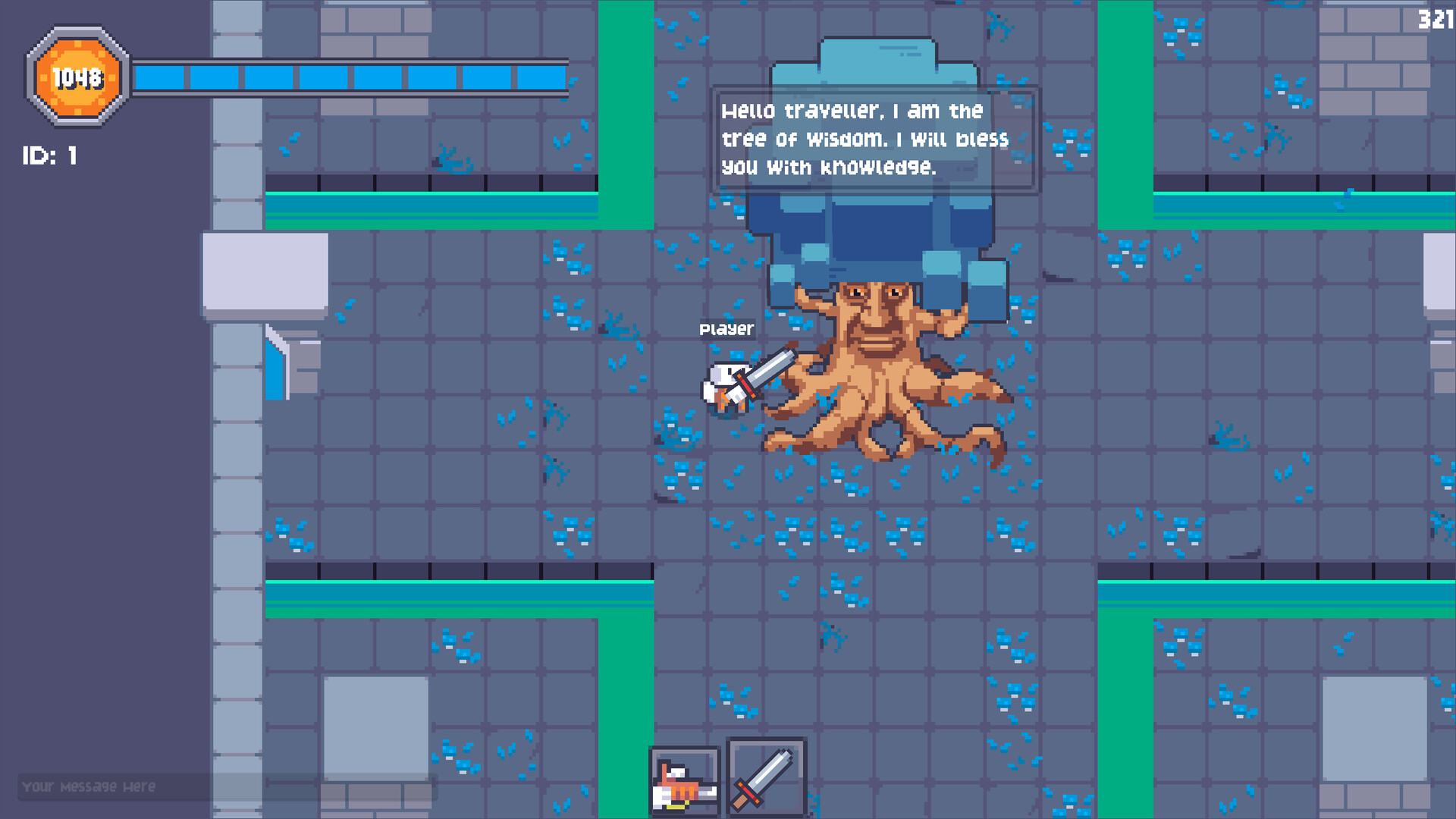Click the score counter reading 321
The height and width of the screenshot is (819, 1456).
(1436, 19)
